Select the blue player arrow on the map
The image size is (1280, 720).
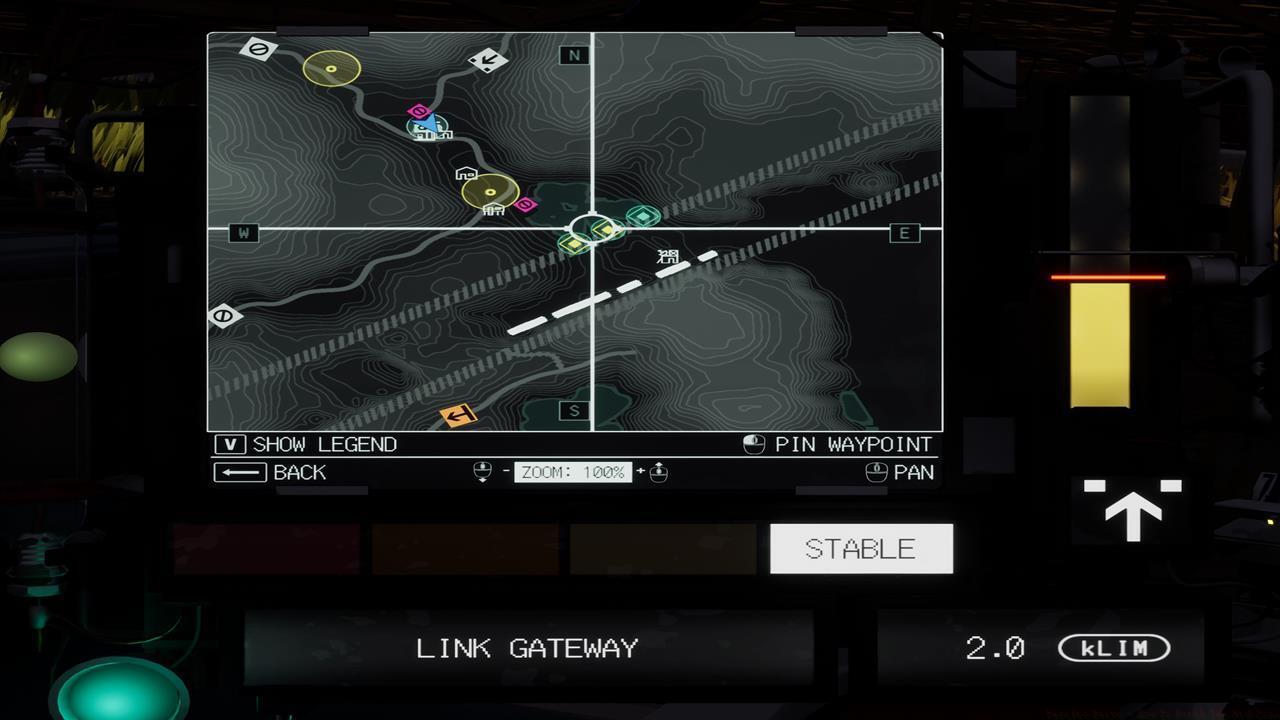424,122
